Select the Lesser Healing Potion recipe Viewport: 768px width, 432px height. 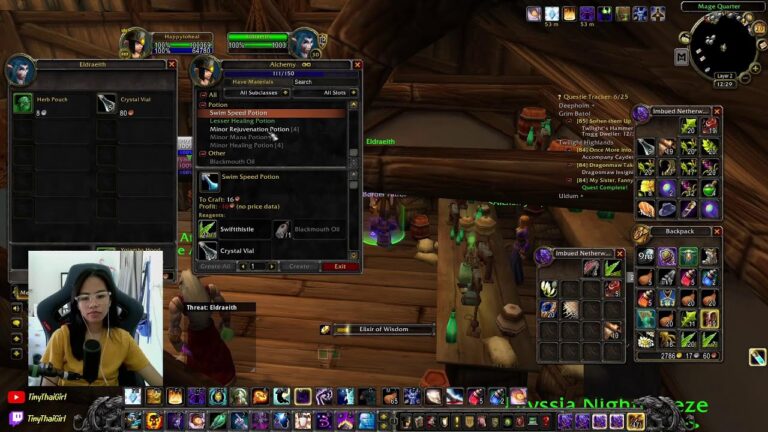[x=242, y=121]
